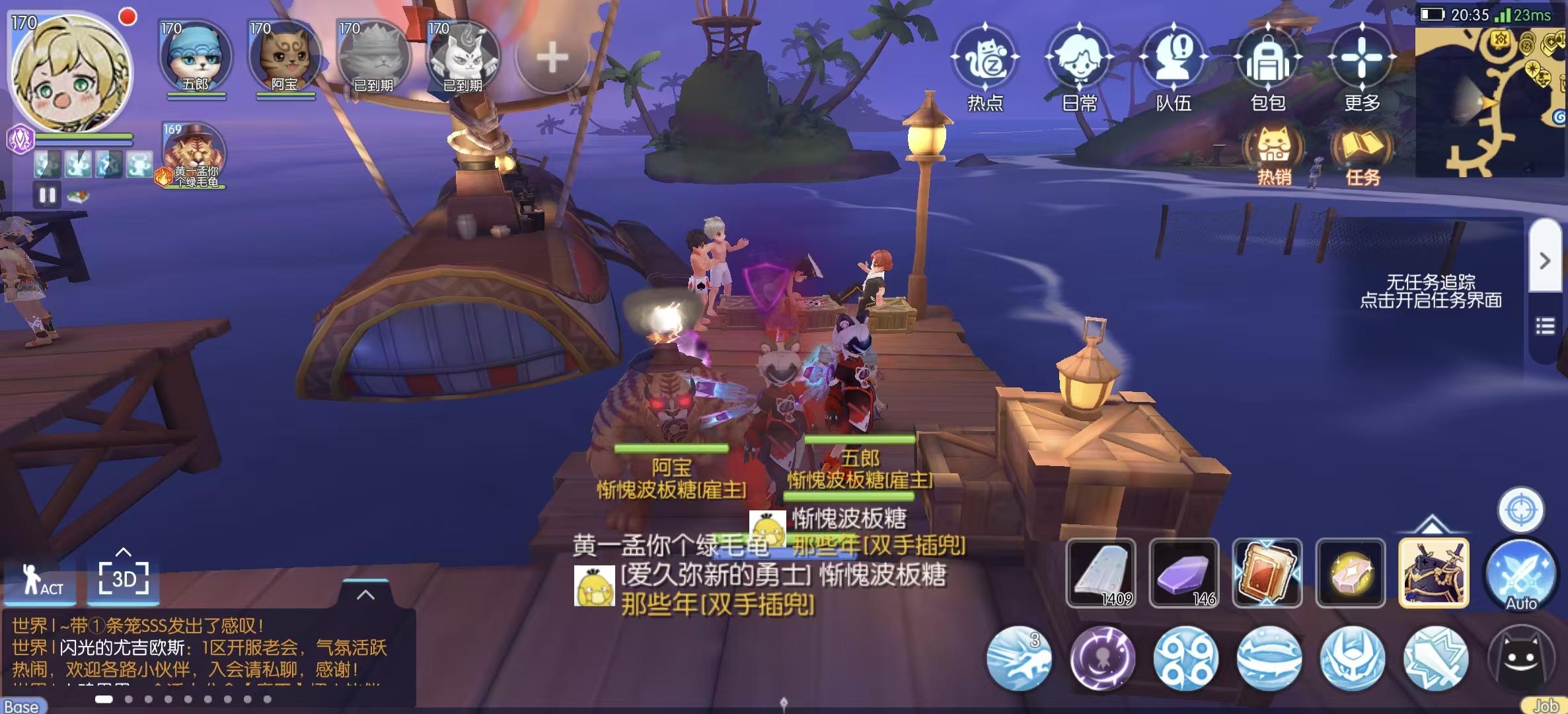This screenshot has width=1568, height=714.
Task: Add a party member with the plus button
Action: click(552, 58)
